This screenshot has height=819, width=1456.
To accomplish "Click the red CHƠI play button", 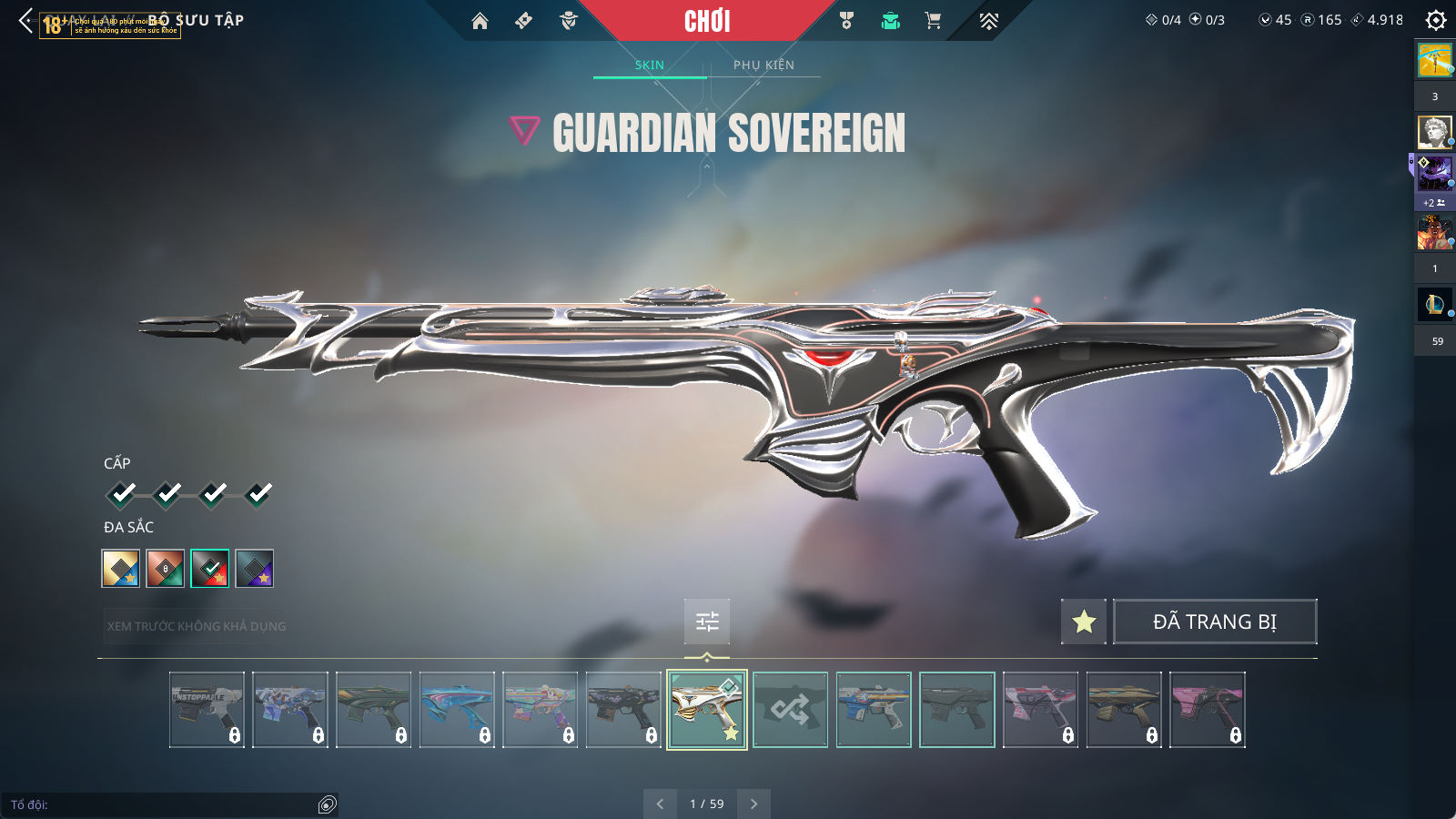I will point(707,21).
